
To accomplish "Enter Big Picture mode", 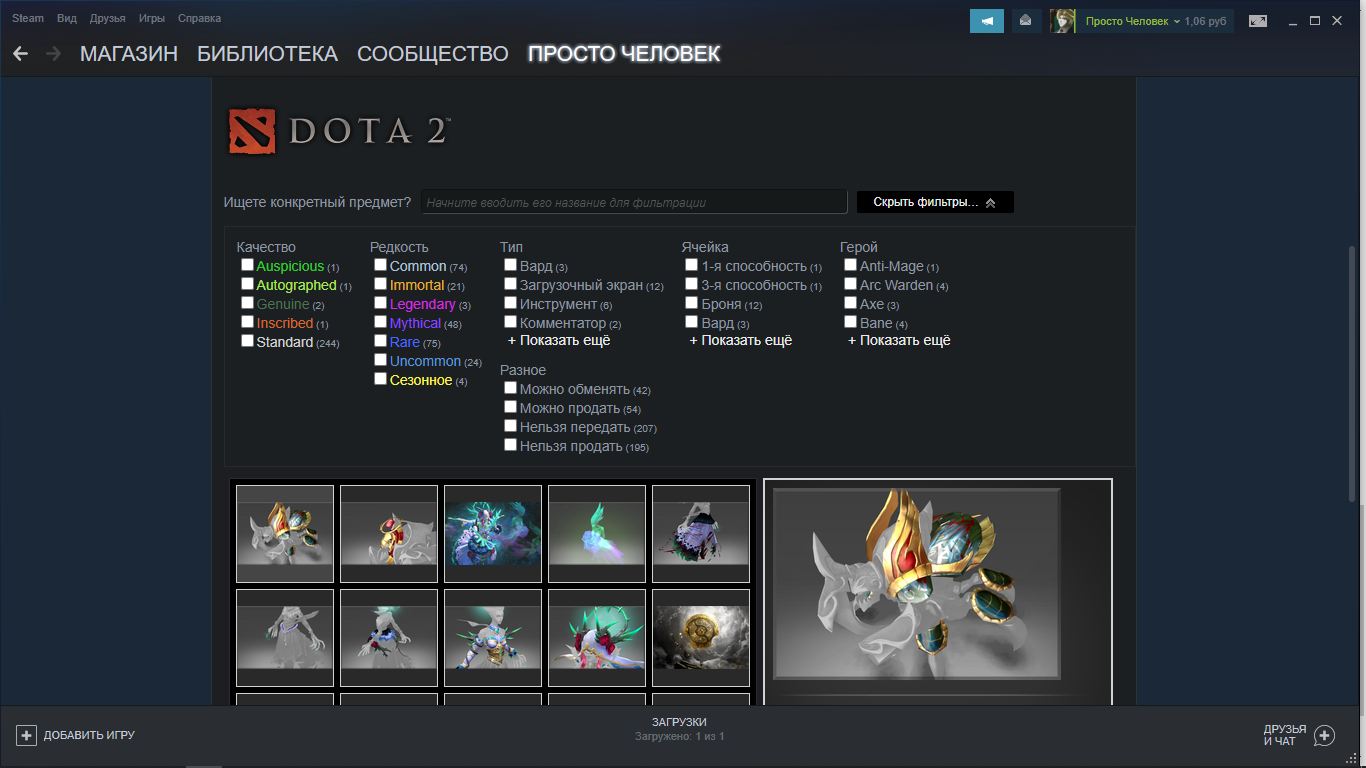I will pos(1257,20).
